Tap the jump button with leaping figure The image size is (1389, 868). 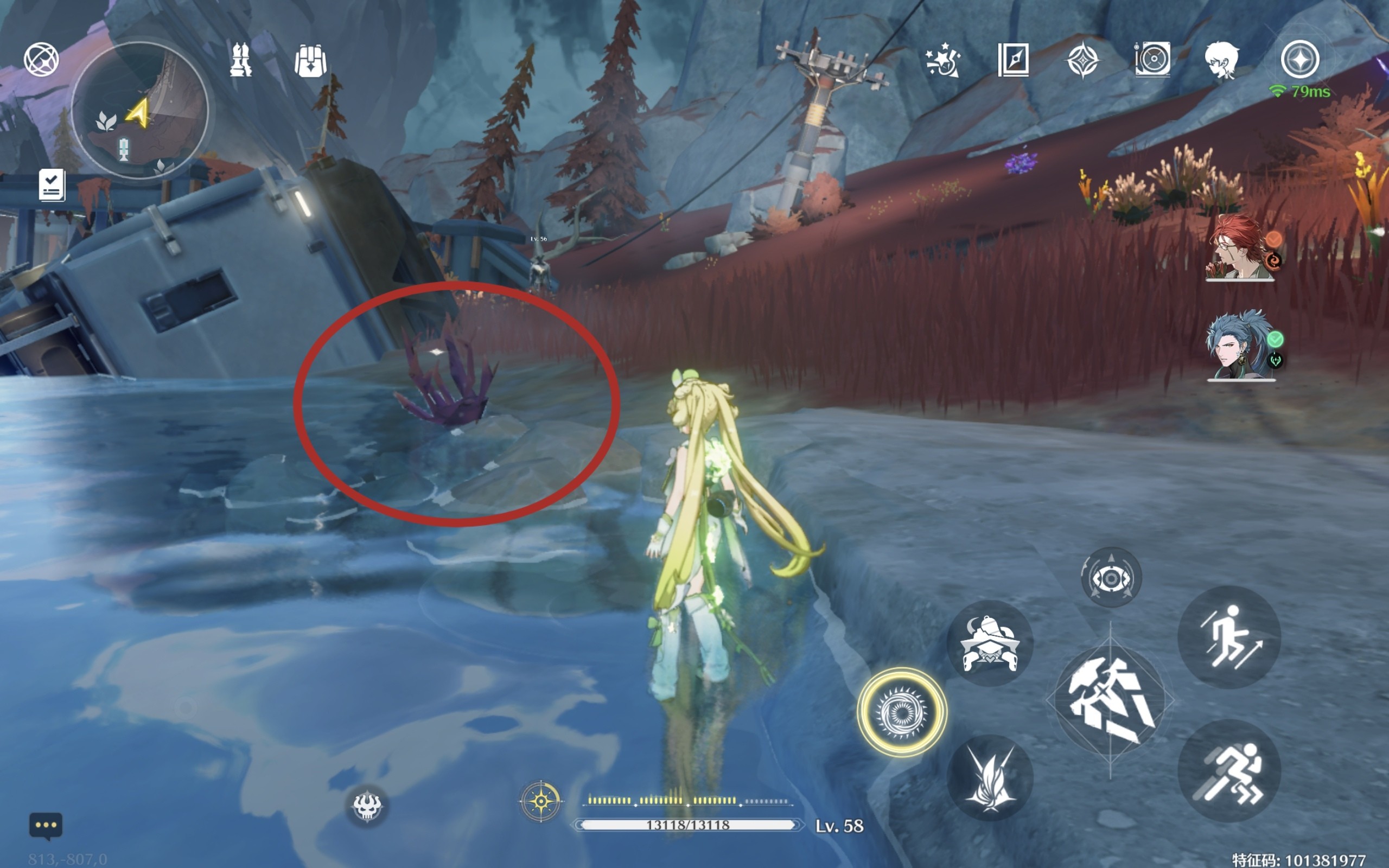[x=1229, y=638]
